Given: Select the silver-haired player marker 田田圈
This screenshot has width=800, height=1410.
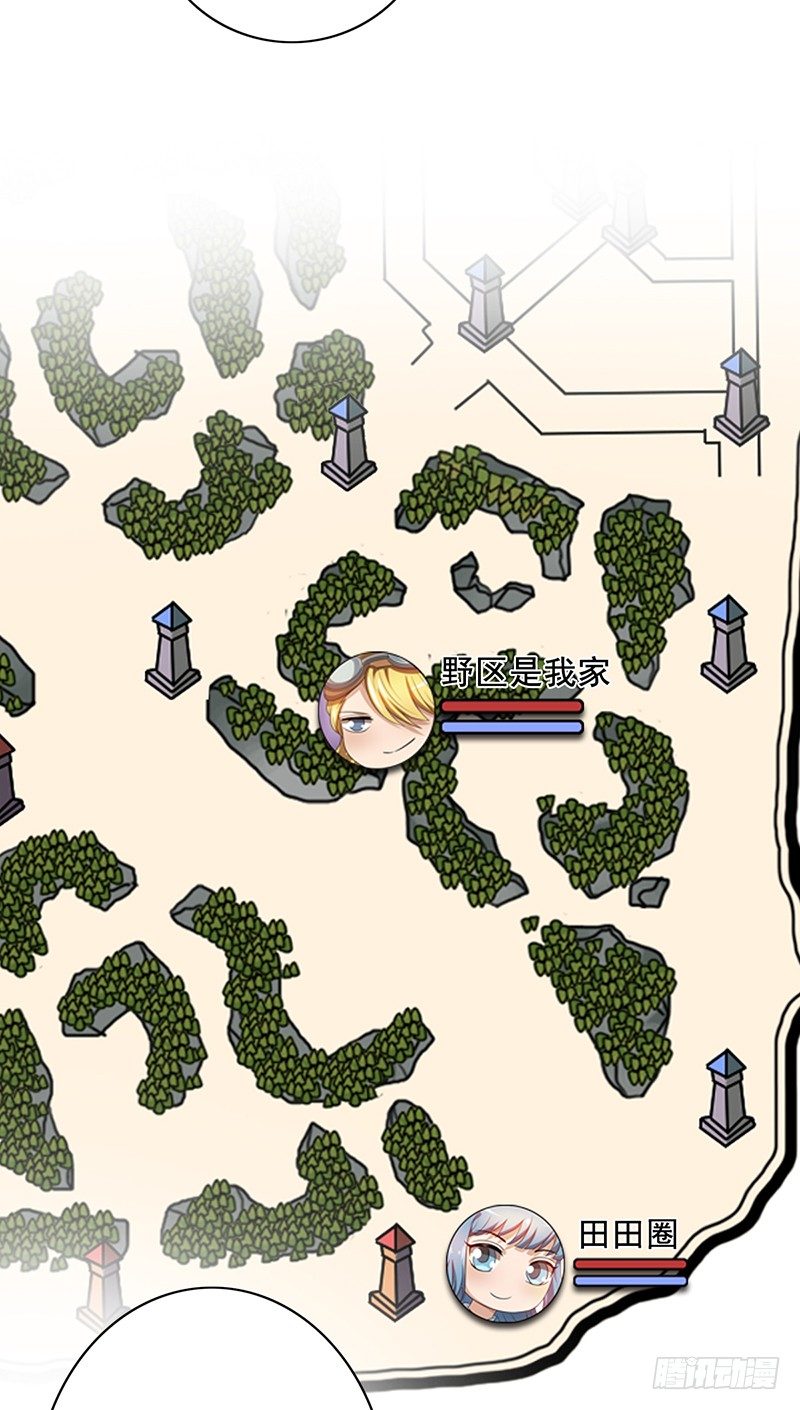Looking at the screenshot, I should click(x=505, y=1262).
